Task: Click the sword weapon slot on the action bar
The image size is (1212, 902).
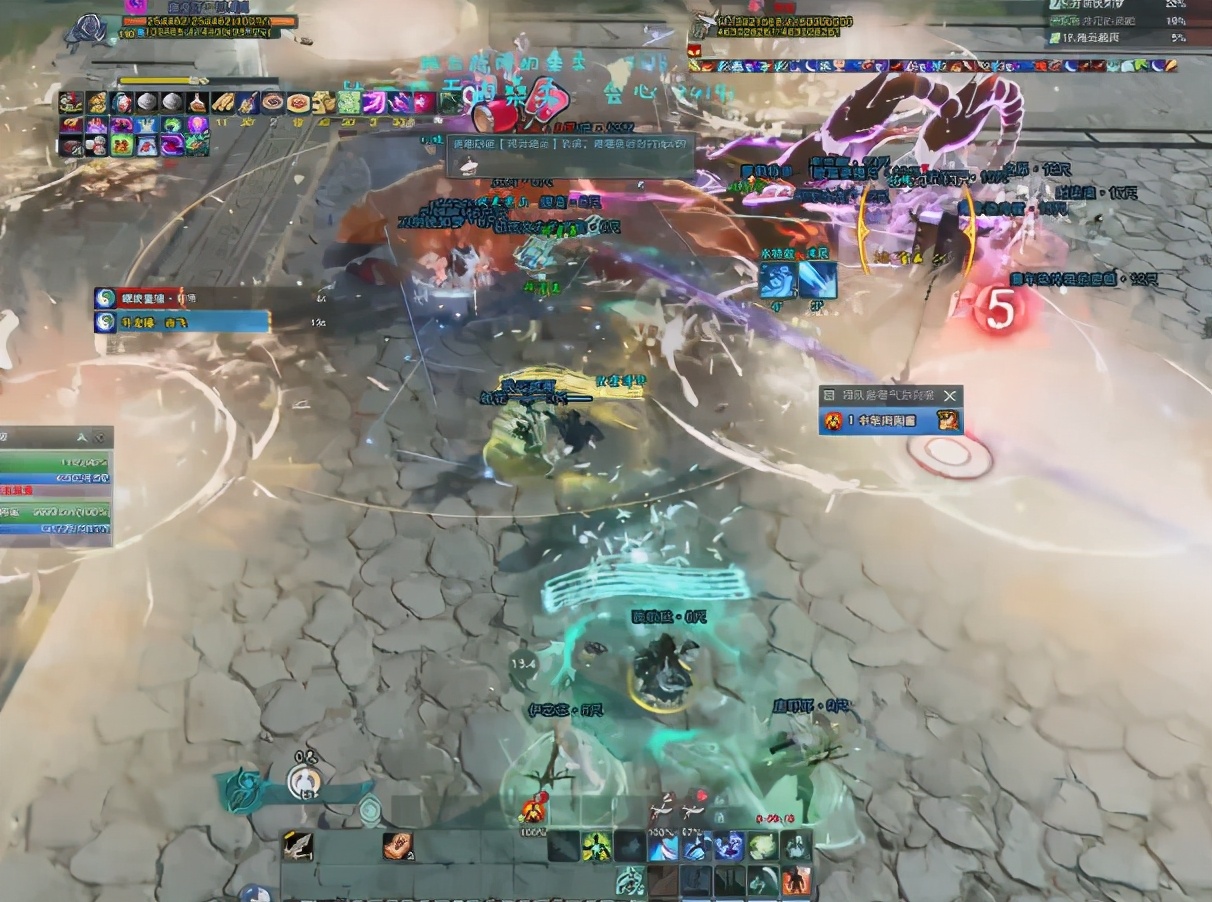Action: click(297, 847)
